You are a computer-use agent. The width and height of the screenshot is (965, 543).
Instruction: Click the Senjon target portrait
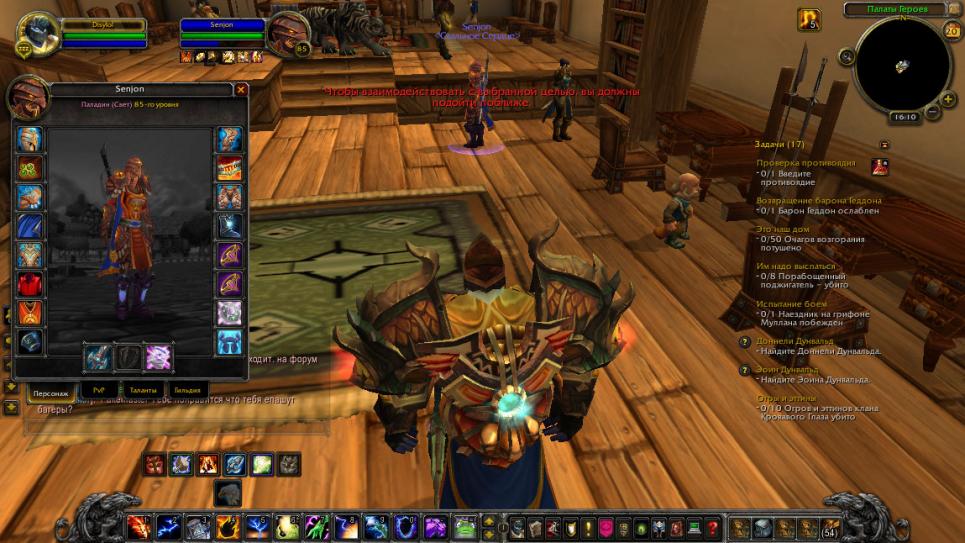(x=288, y=32)
